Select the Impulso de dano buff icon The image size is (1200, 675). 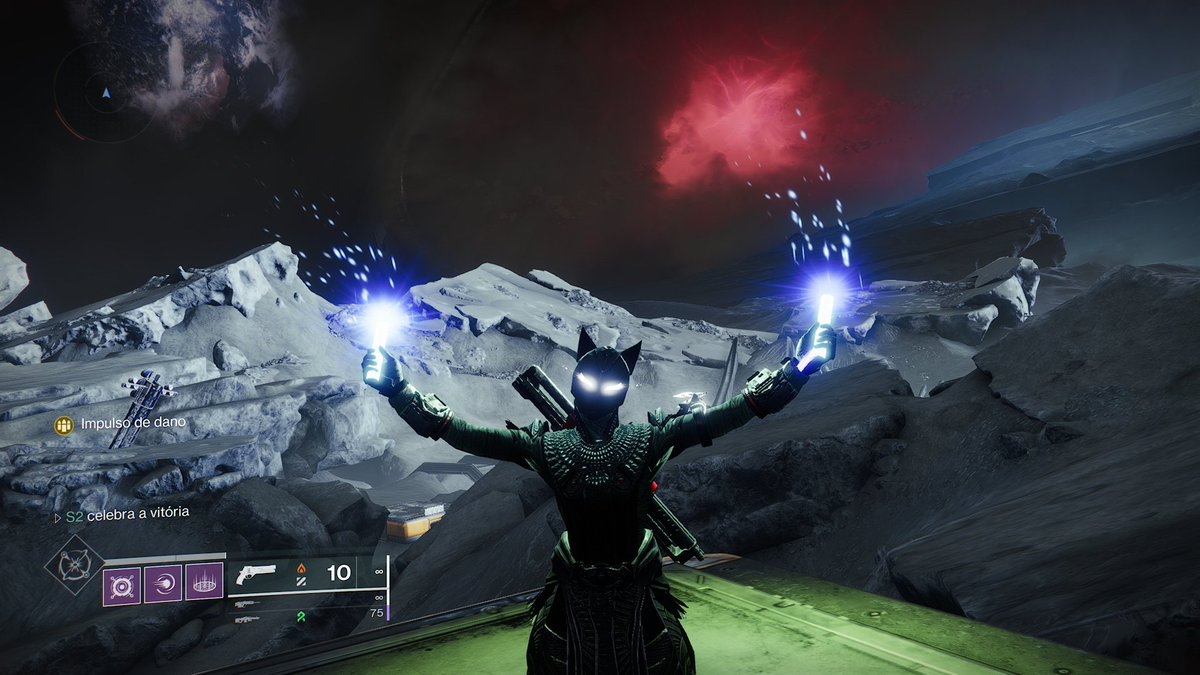[64, 425]
